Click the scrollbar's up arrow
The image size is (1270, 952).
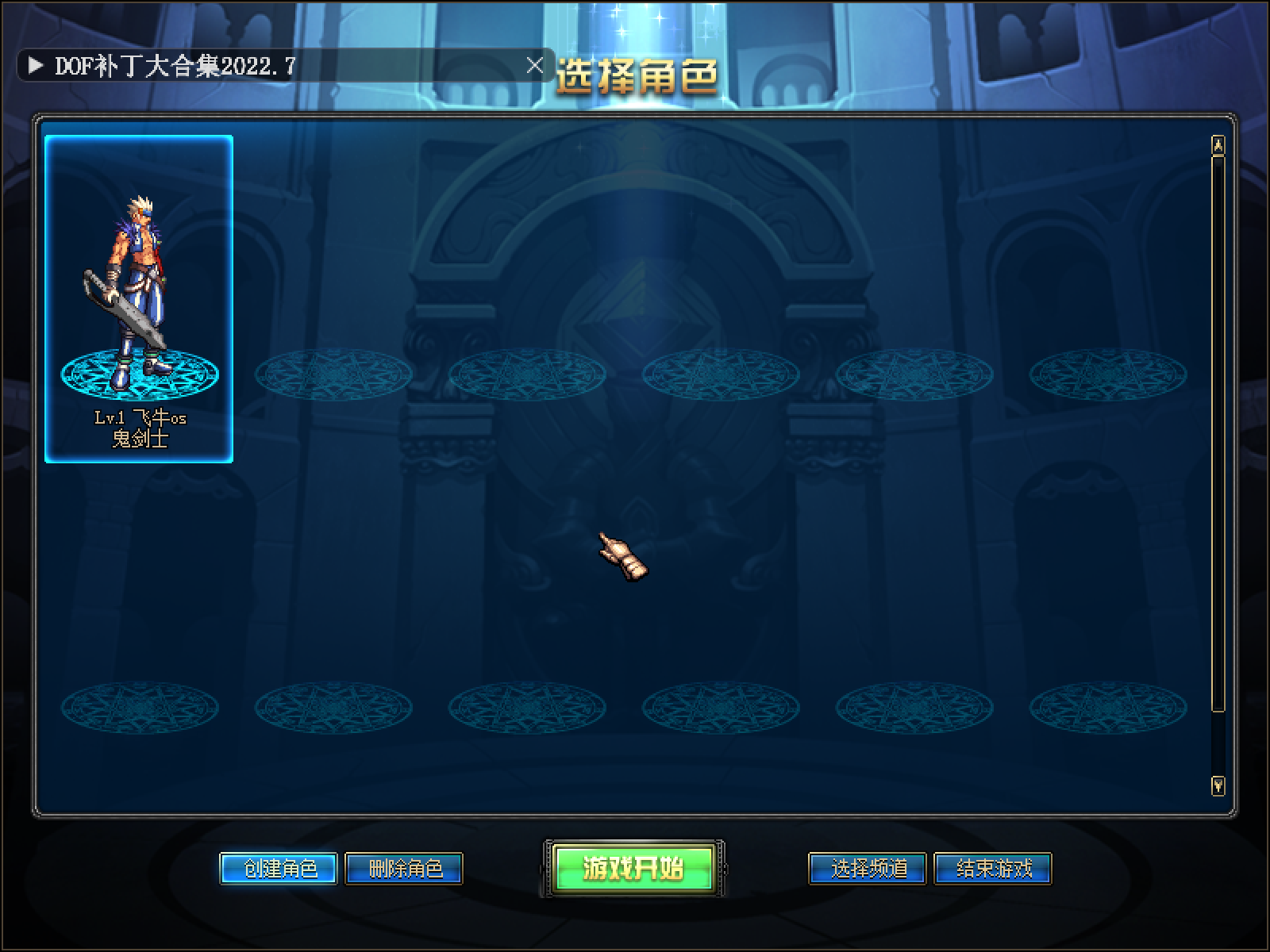point(1218,145)
